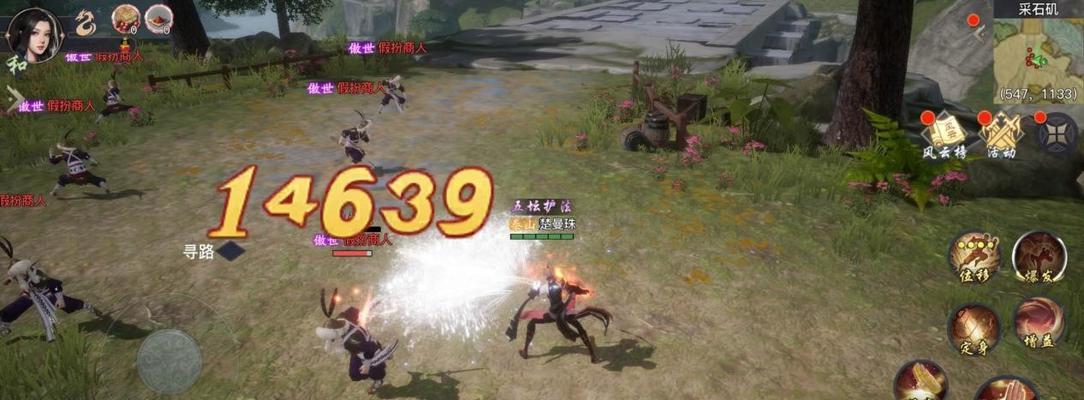Activate the 位移 movement skill
Viewport: 1084px width, 400px height.
(975, 258)
